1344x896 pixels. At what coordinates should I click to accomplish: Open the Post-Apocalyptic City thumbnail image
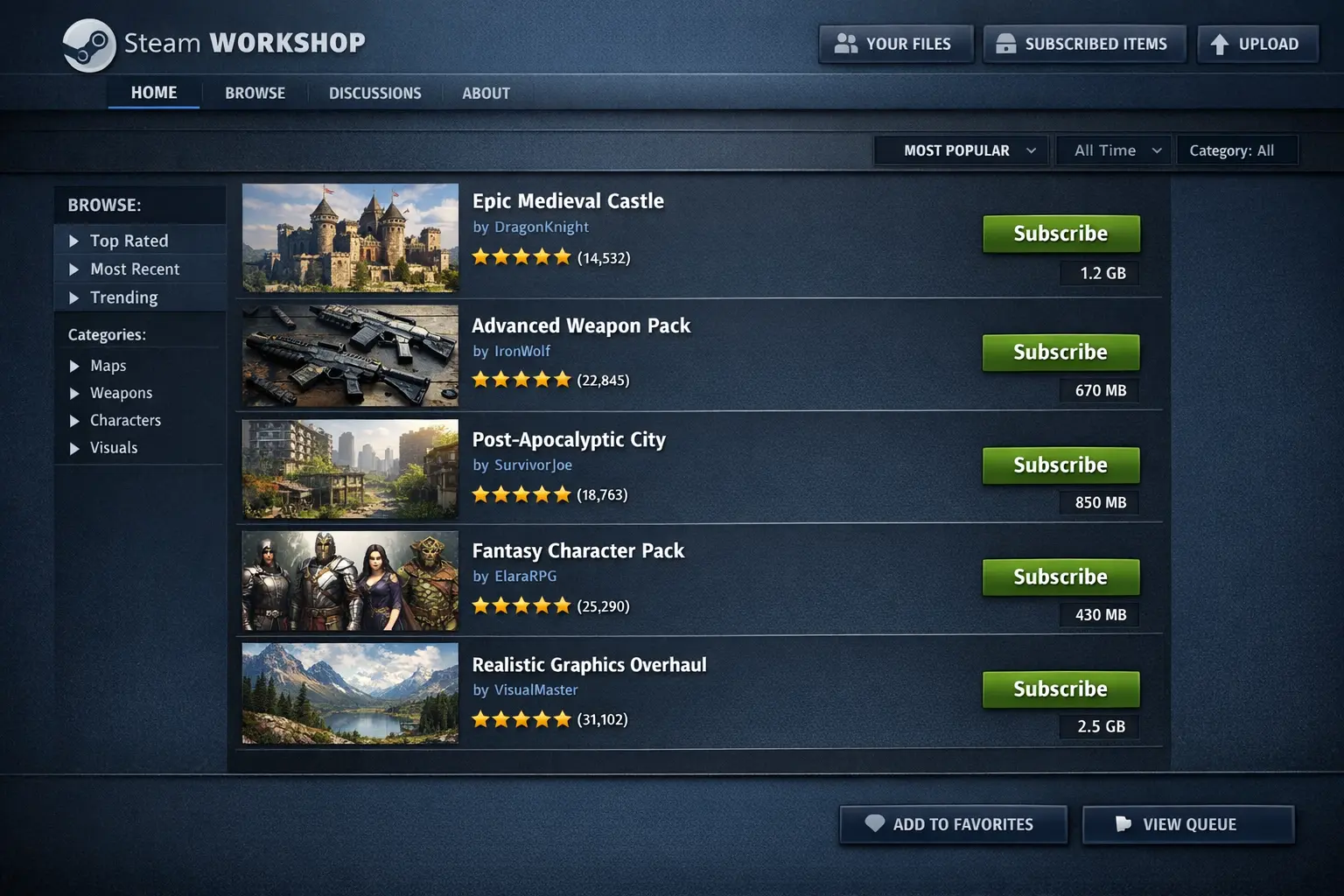pos(349,470)
